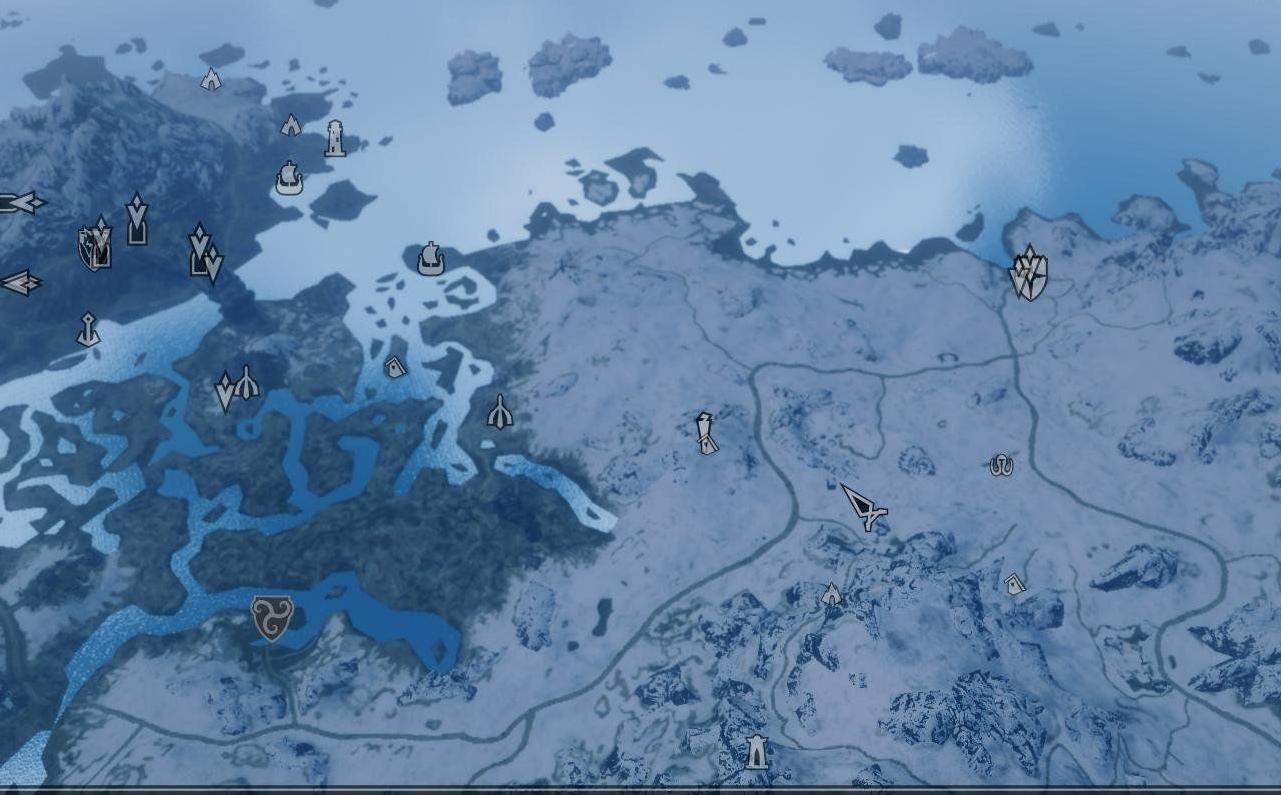Choose the ship marker just below the lighthouse
Viewport: 1281px width, 795px height.
289,179
